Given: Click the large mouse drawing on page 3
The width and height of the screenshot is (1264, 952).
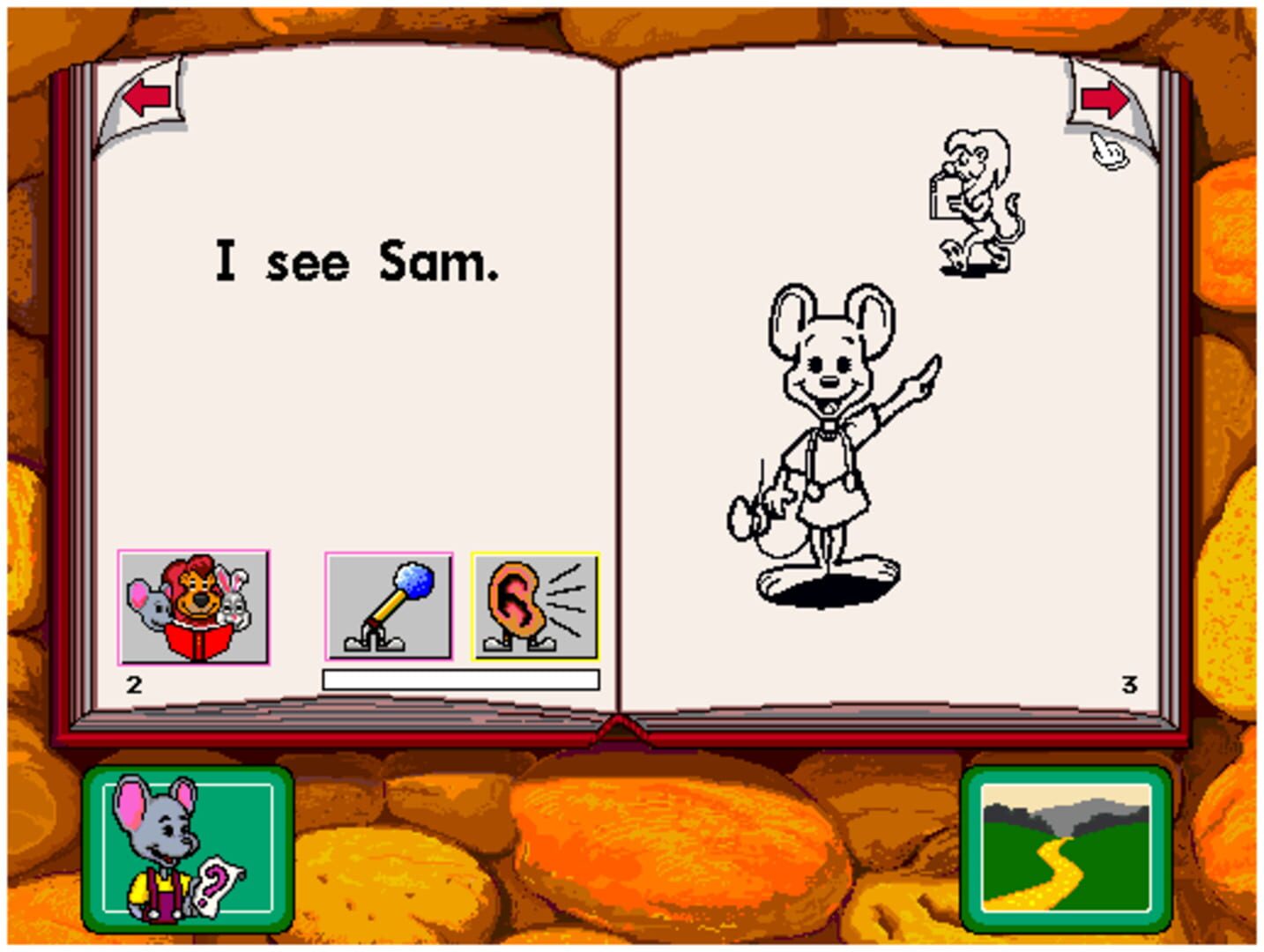Looking at the screenshot, I should [x=829, y=423].
